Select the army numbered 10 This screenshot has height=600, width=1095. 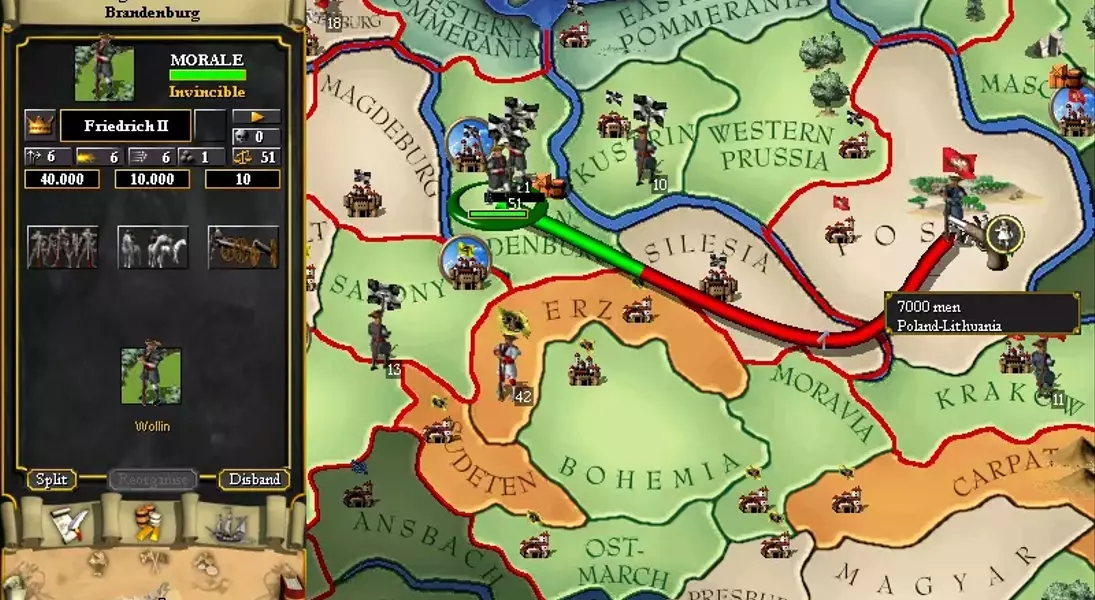coord(645,160)
